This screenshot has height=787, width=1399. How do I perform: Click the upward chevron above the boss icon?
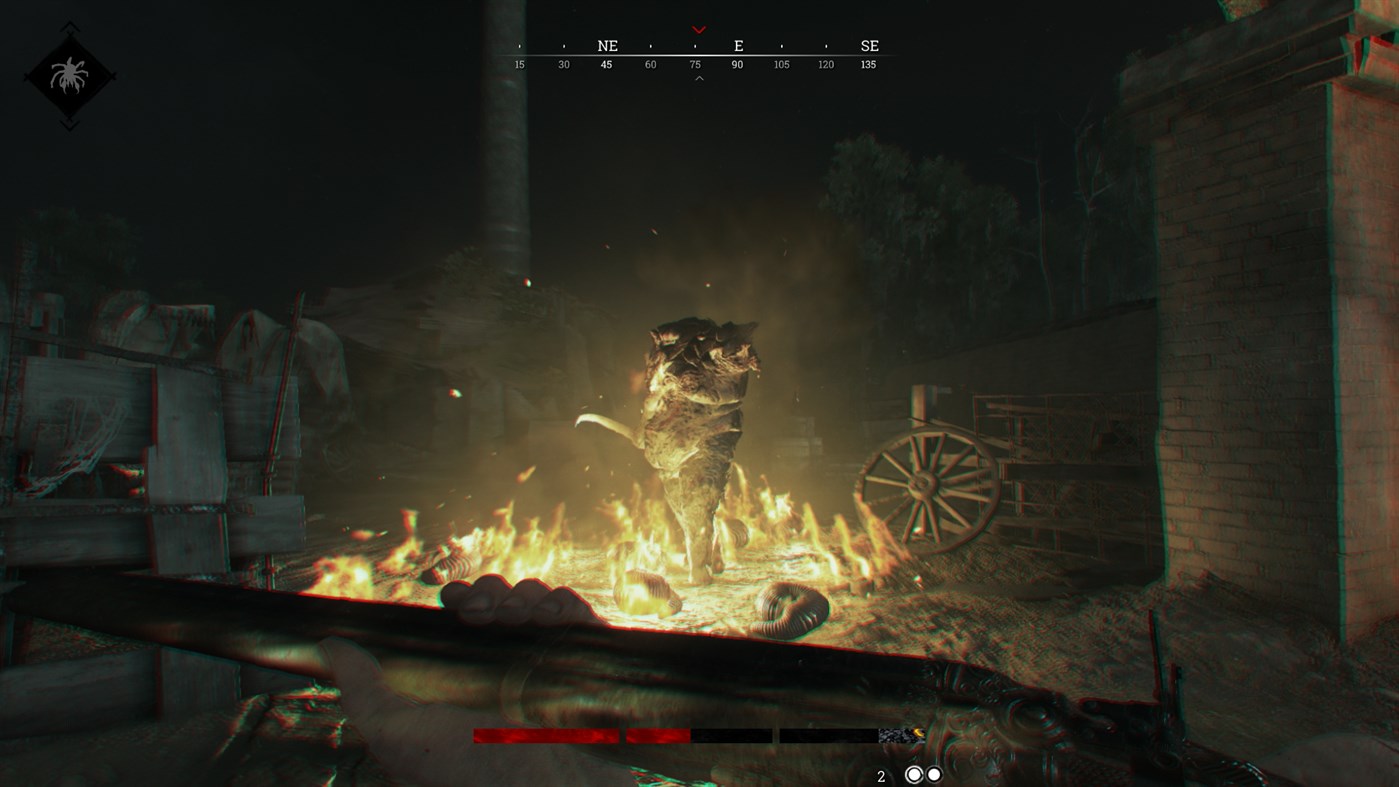pyautogui.click(x=69, y=26)
